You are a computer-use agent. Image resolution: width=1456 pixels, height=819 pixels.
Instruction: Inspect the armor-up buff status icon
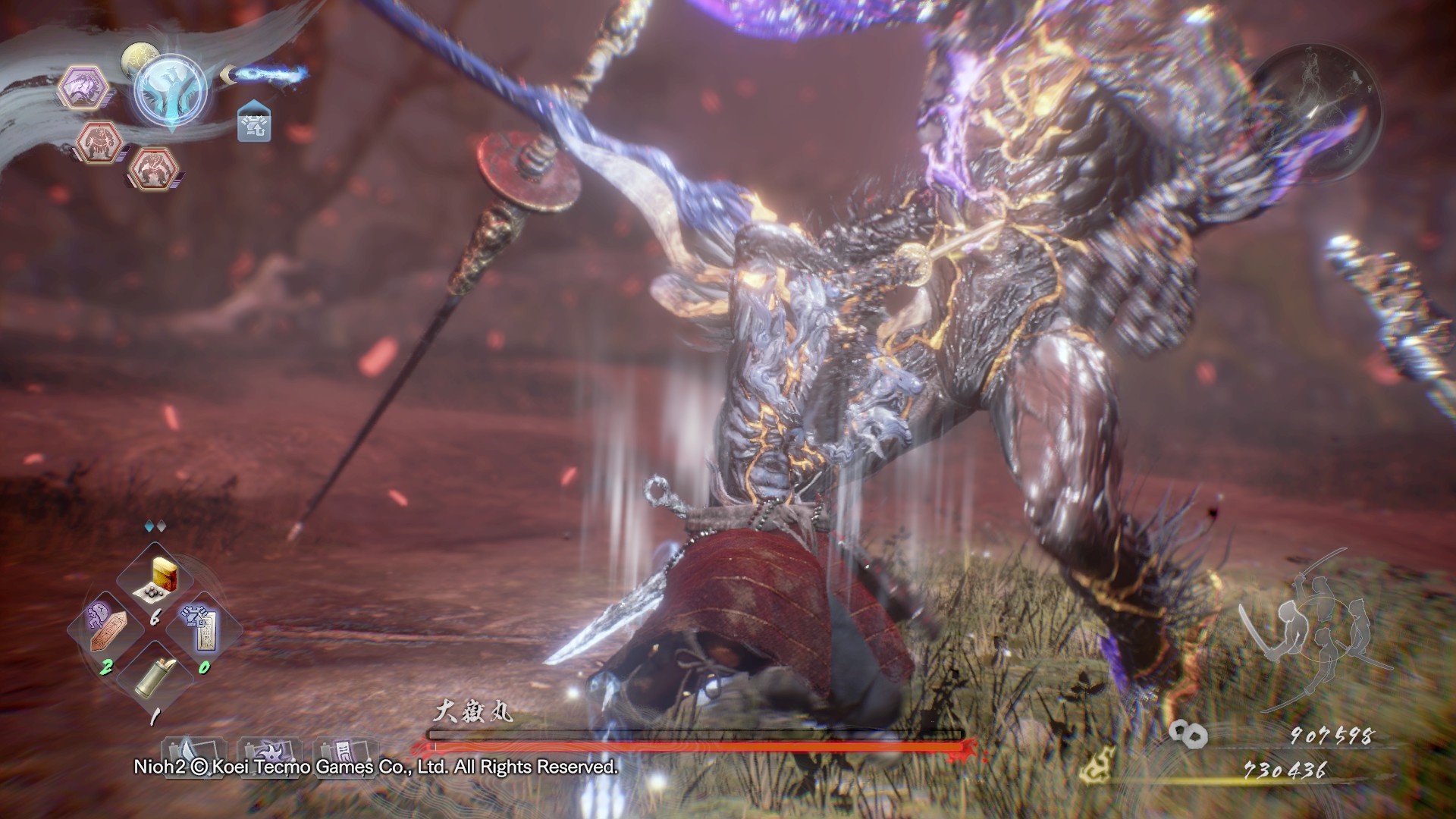click(x=254, y=122)
